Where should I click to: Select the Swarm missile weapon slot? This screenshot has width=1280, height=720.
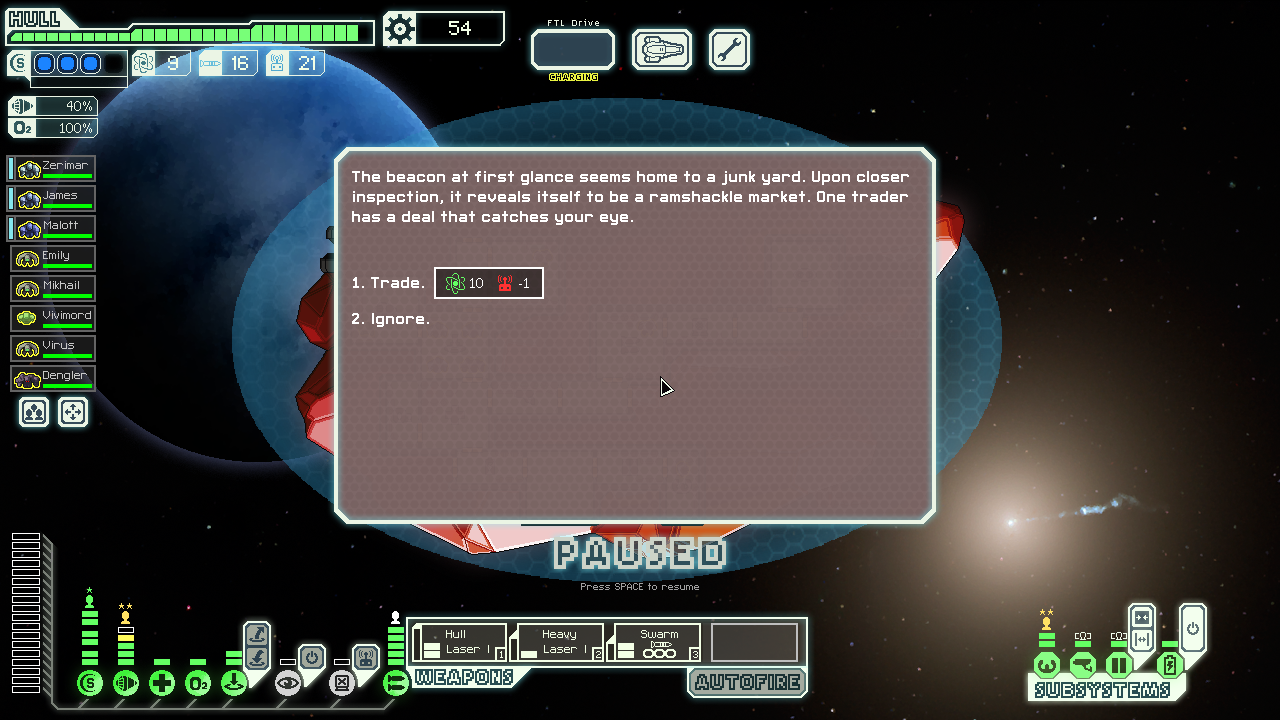pyautogui.click(x=655, y=642)
